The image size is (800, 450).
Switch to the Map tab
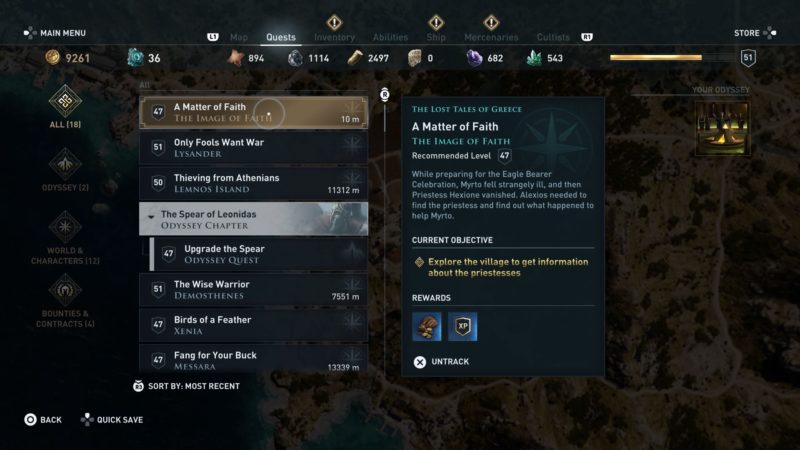coord(238,38)
